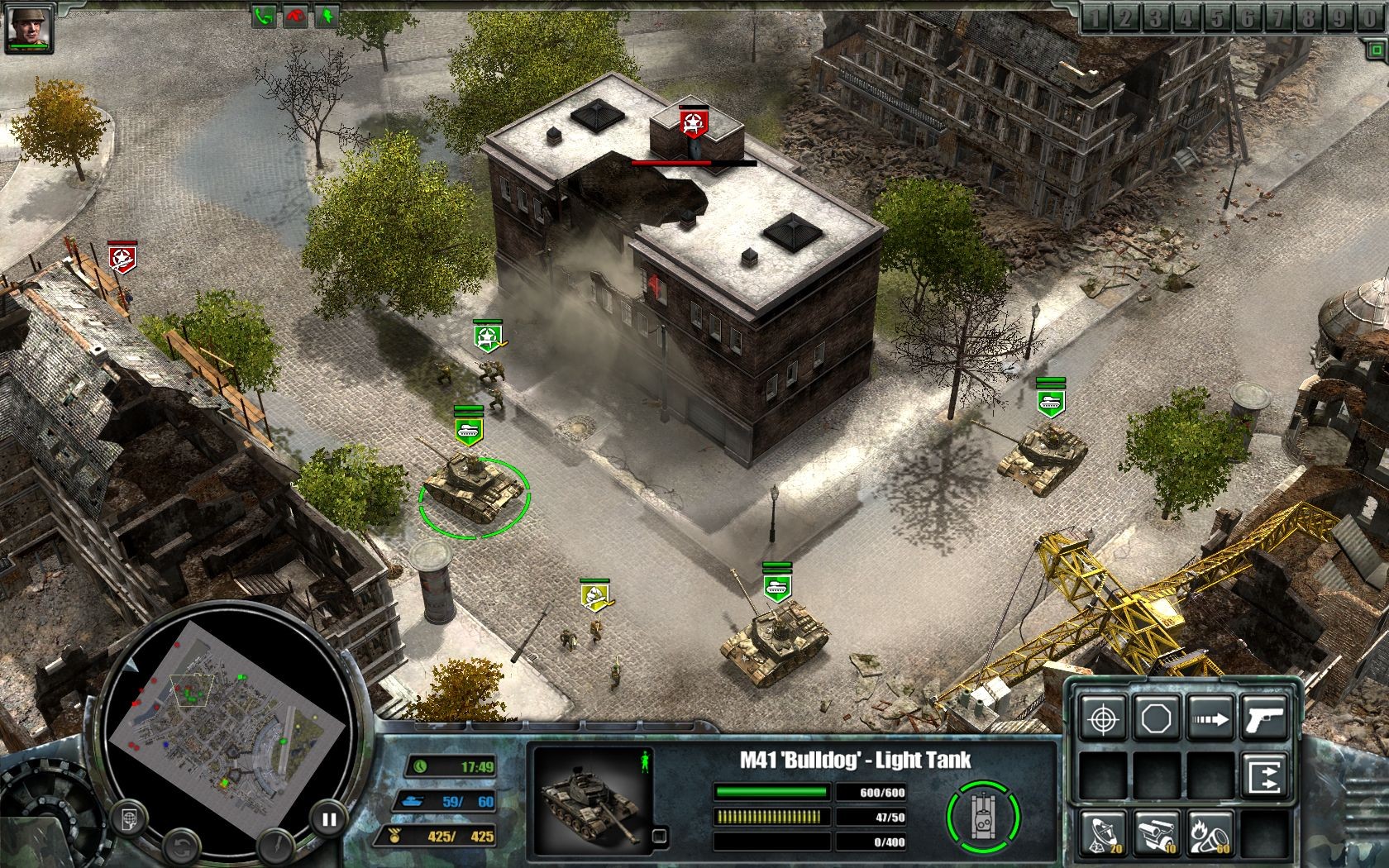Open the globe document button by the minimap

pos(130,819)
